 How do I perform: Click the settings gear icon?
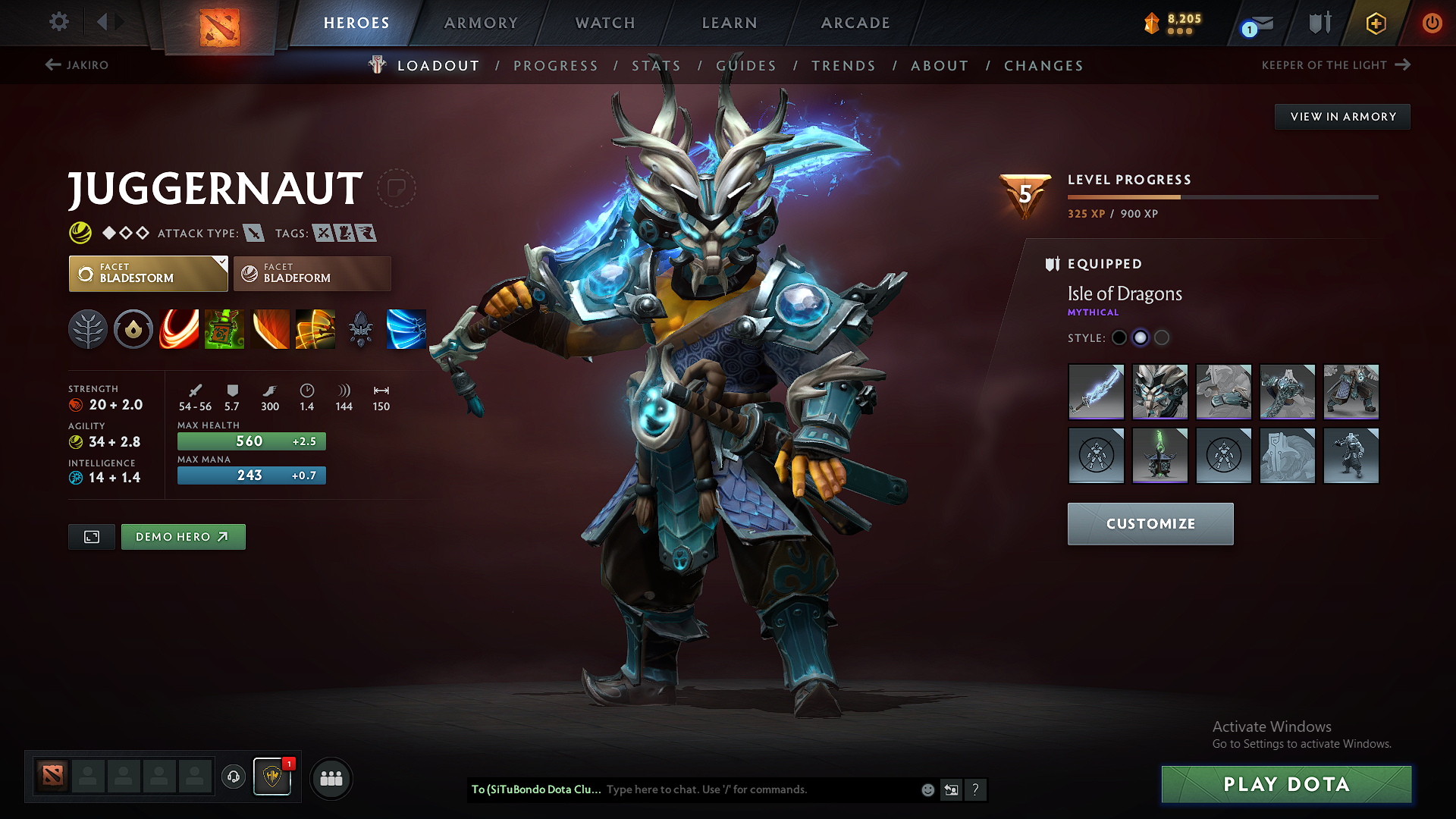(58, 22)
